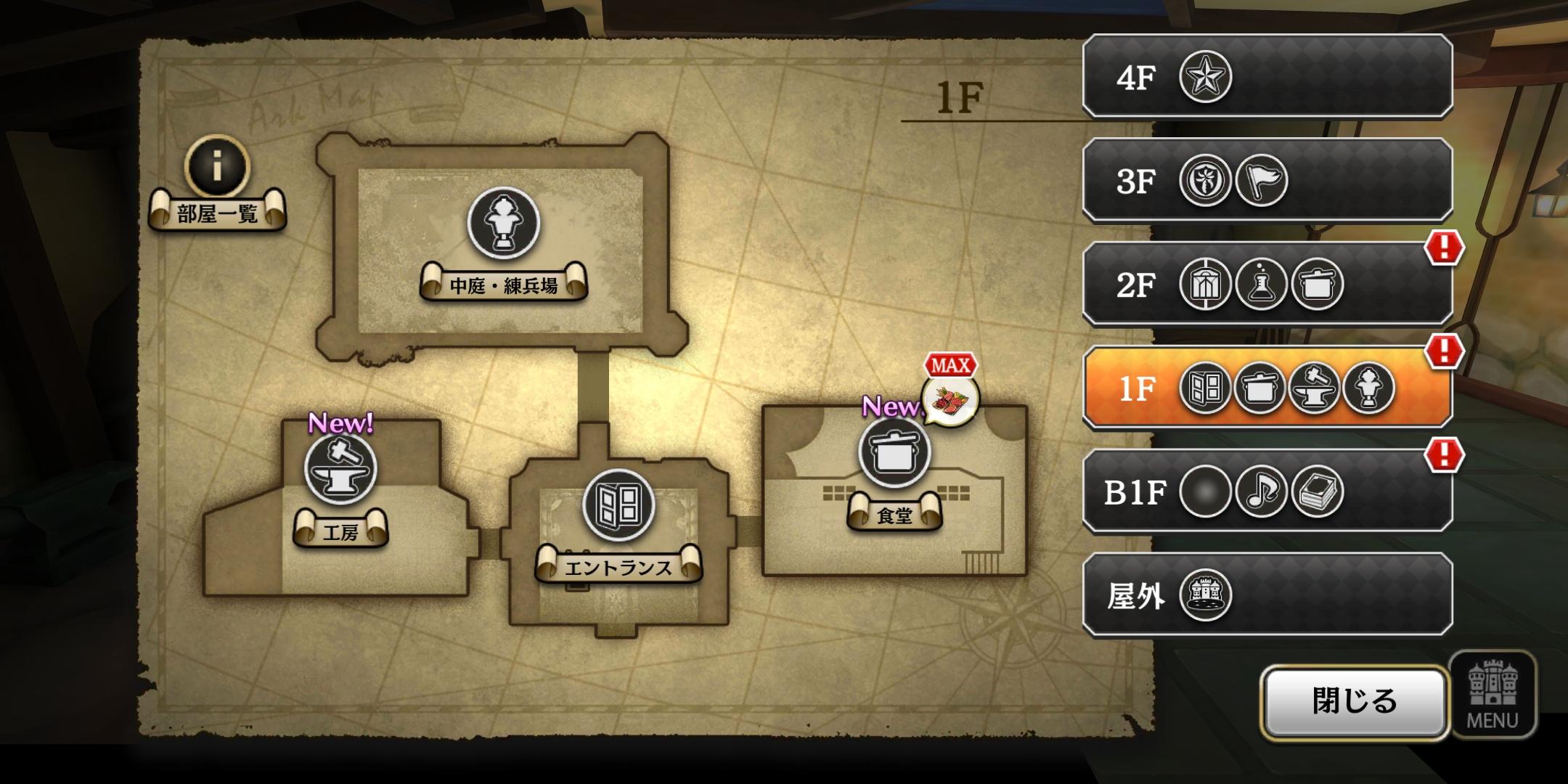The image size is (1568, 784).
Task: Show the 屋外 outdoor area tab
Action: point(1267,596)
